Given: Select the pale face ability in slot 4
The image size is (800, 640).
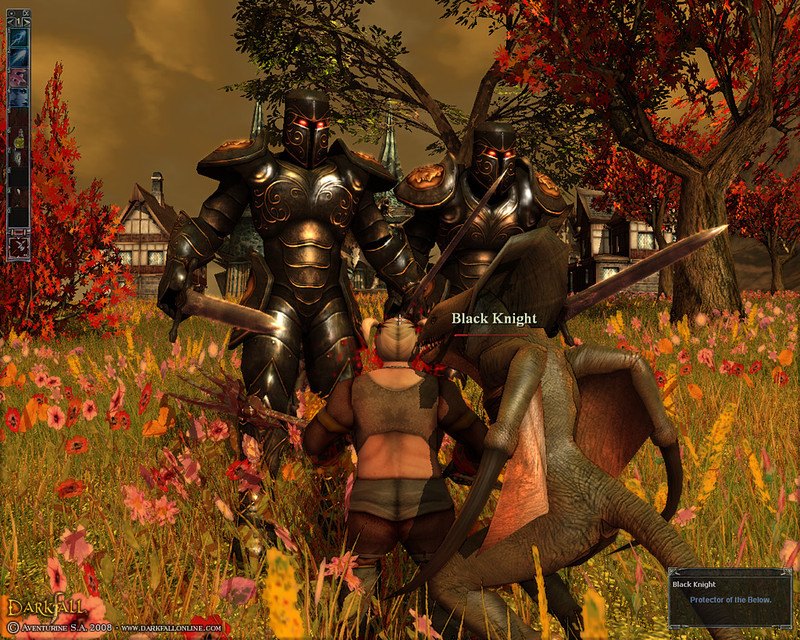Looking at the screenshot, I should 18,97.
